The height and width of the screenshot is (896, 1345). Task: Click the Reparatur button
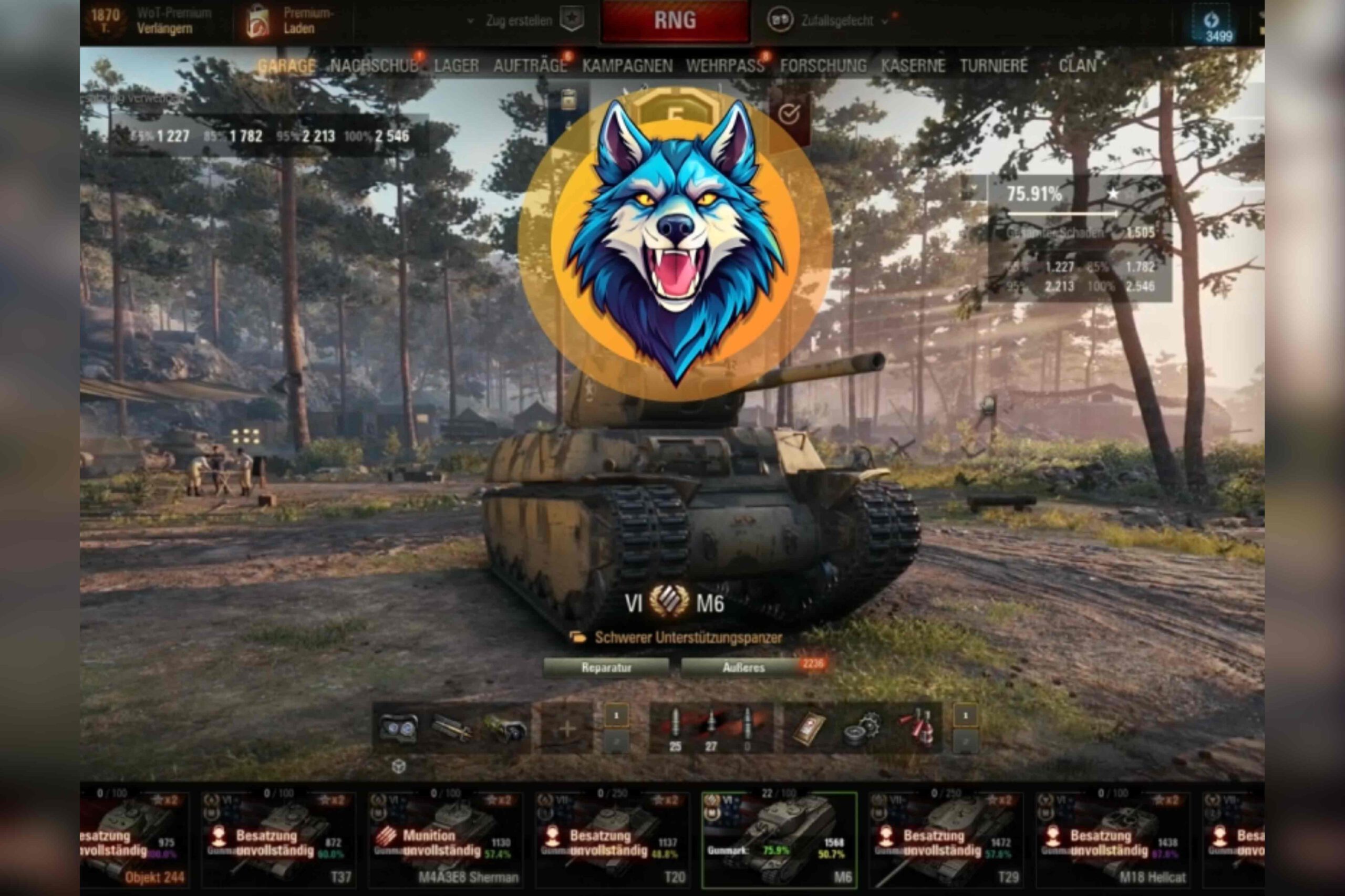coord(606,668)
